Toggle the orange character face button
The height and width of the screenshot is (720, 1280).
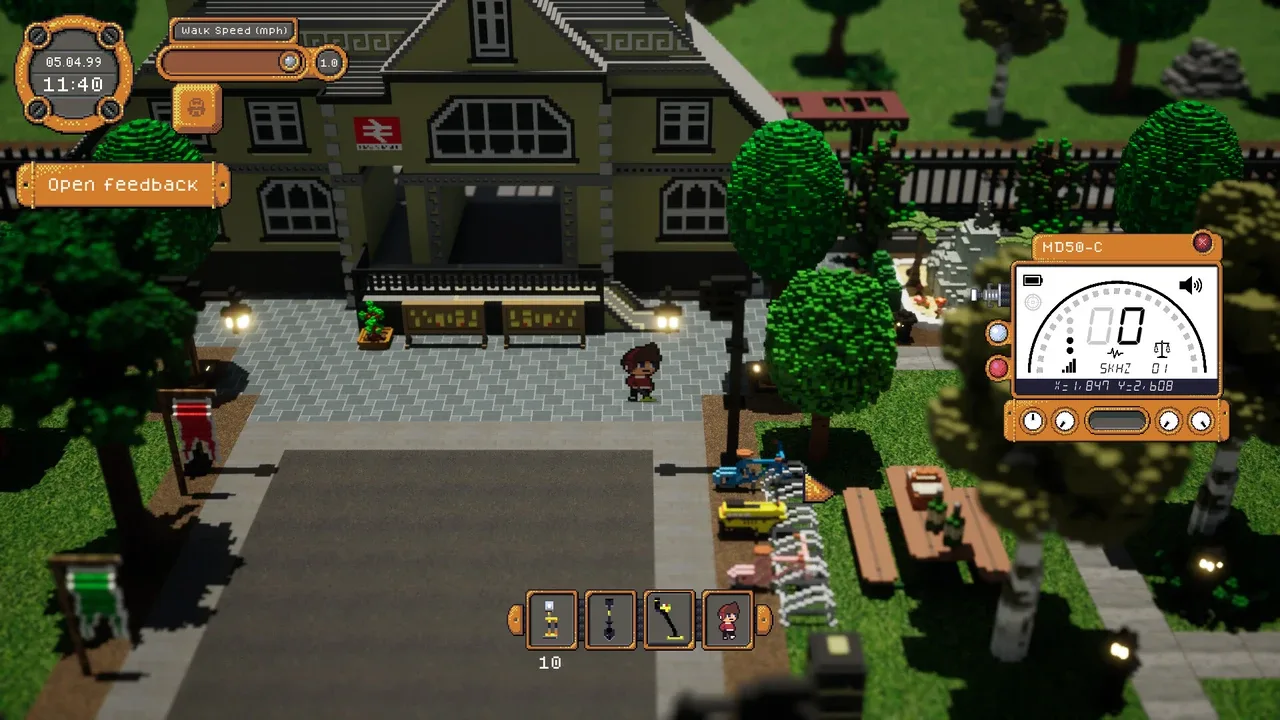pyautogui.click(x=197, y=107)
